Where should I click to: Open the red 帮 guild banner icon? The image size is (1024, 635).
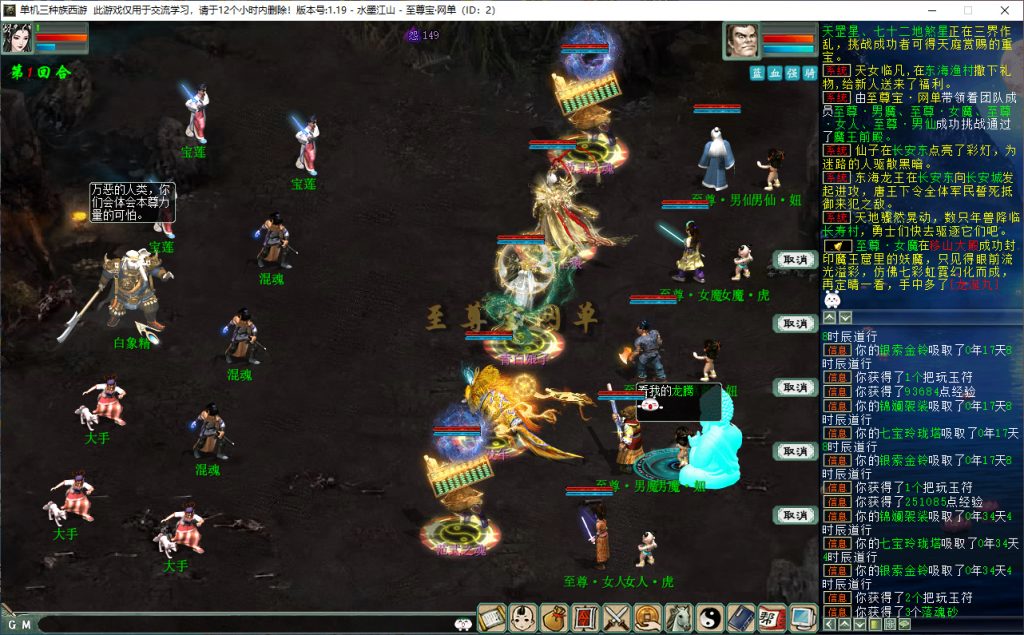point(772,618)
